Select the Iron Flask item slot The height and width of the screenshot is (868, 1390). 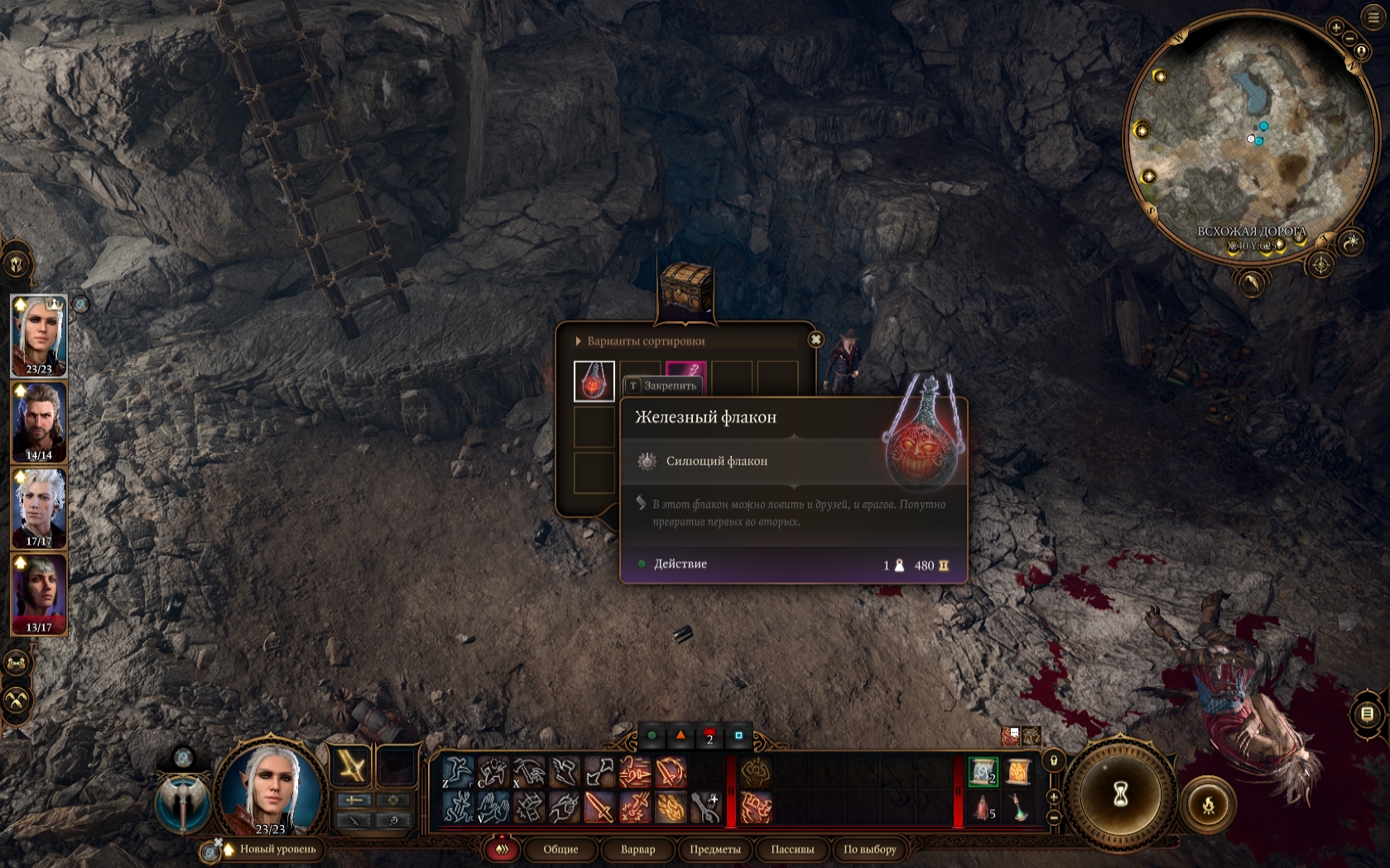(594, 381)
